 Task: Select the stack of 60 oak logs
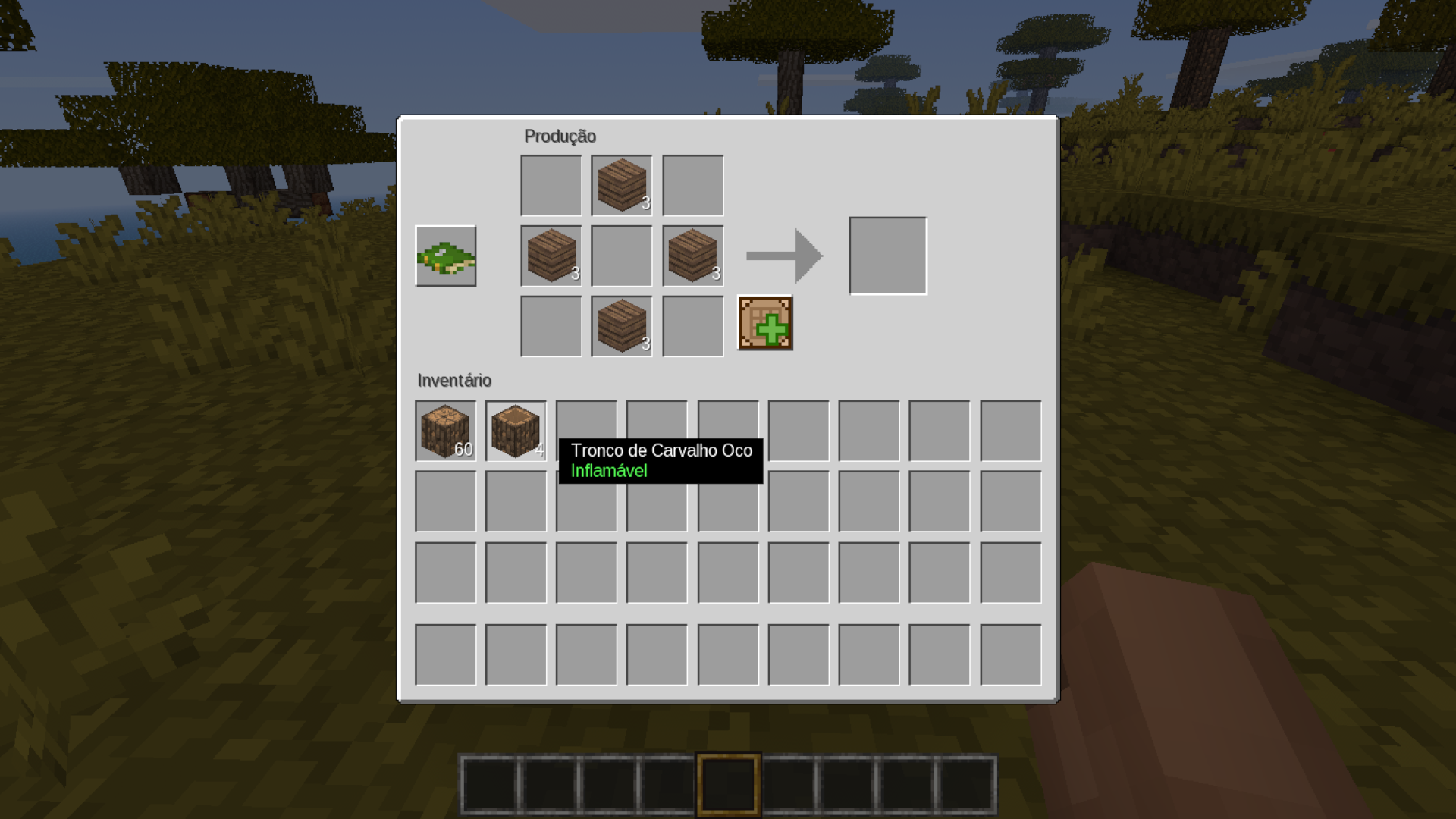[x=445, y=431]
